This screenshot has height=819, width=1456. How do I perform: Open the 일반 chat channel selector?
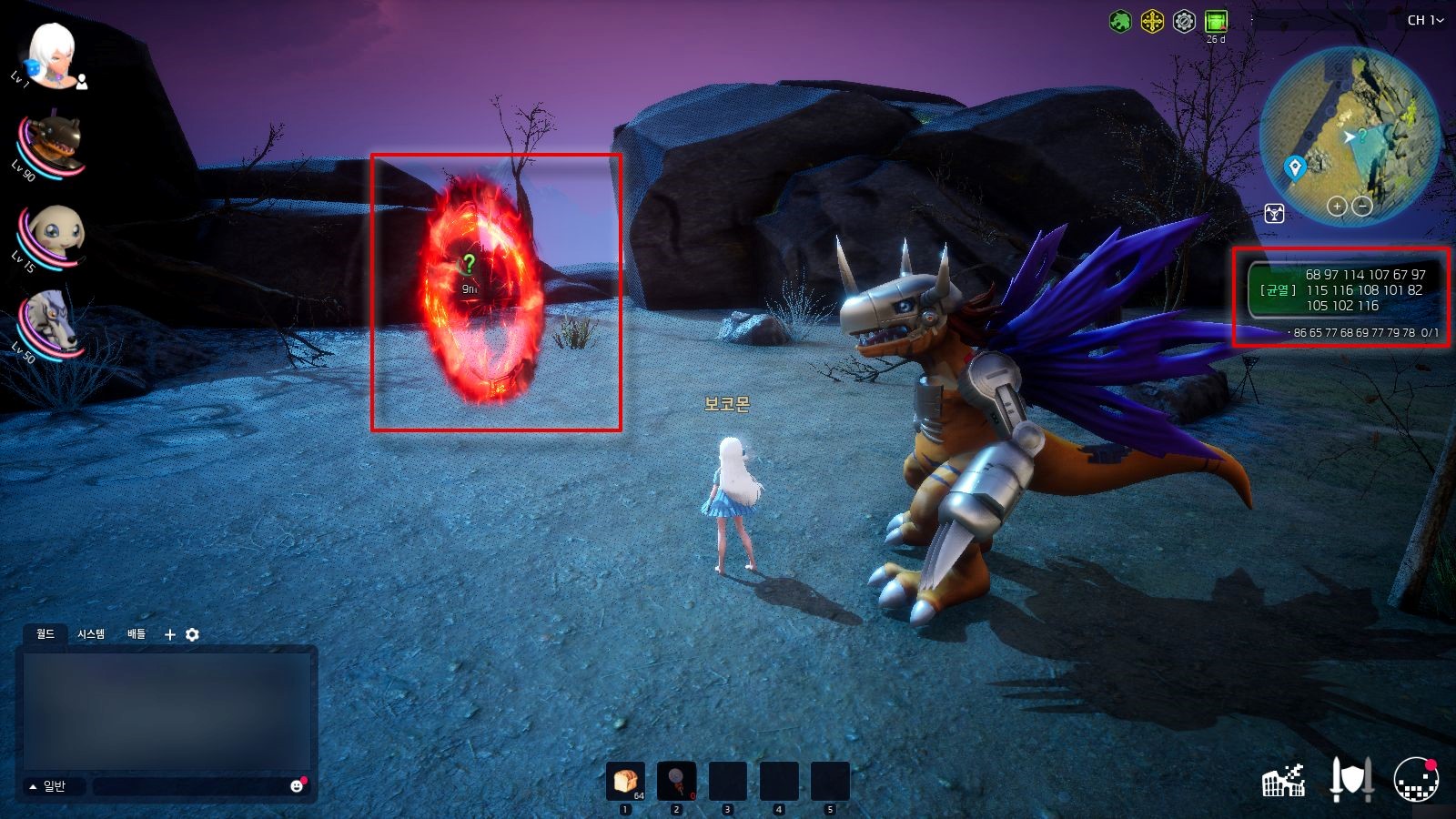coord(48,786)
